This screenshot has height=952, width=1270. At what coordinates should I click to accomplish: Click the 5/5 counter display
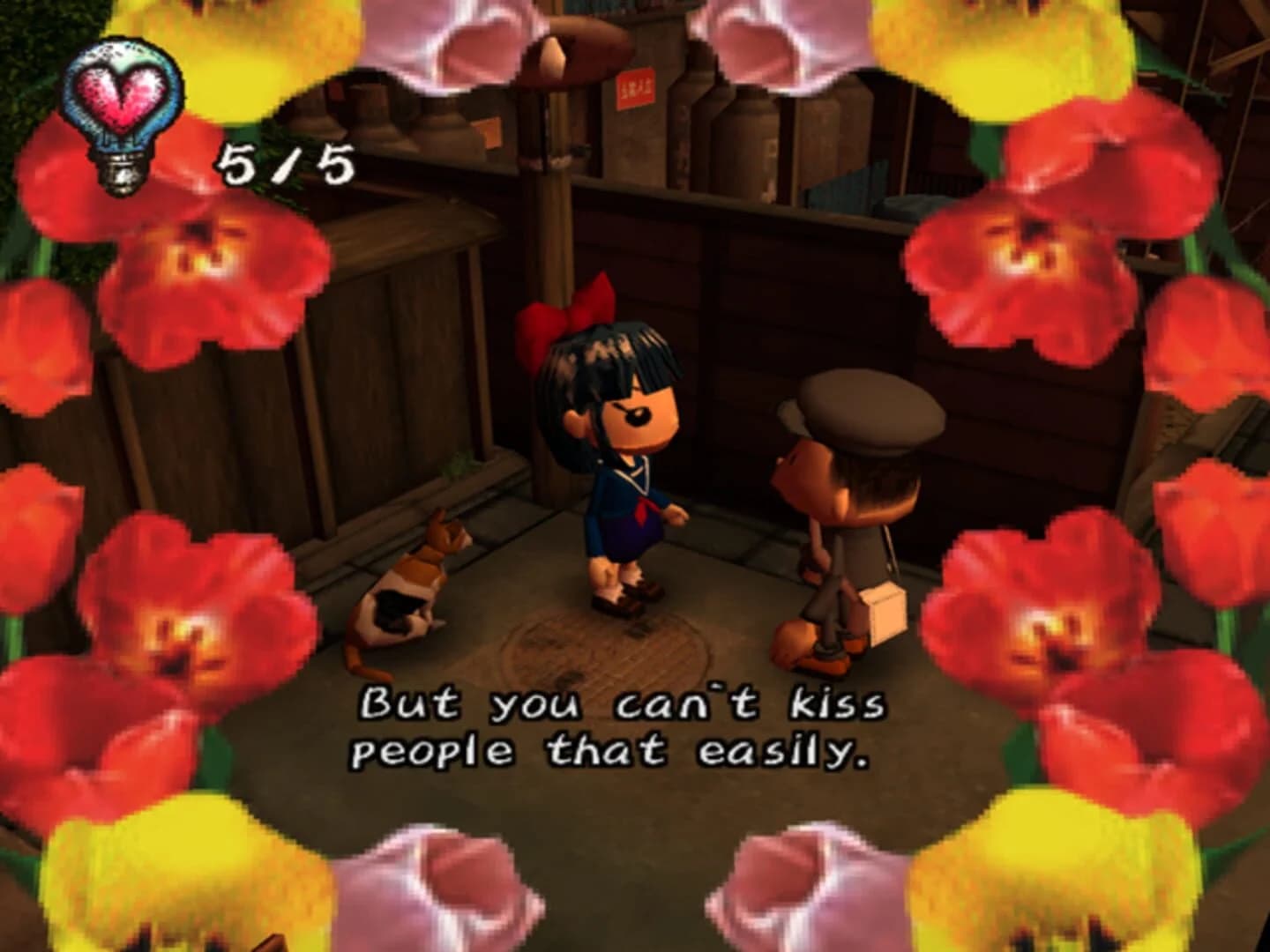click(282, 163)
